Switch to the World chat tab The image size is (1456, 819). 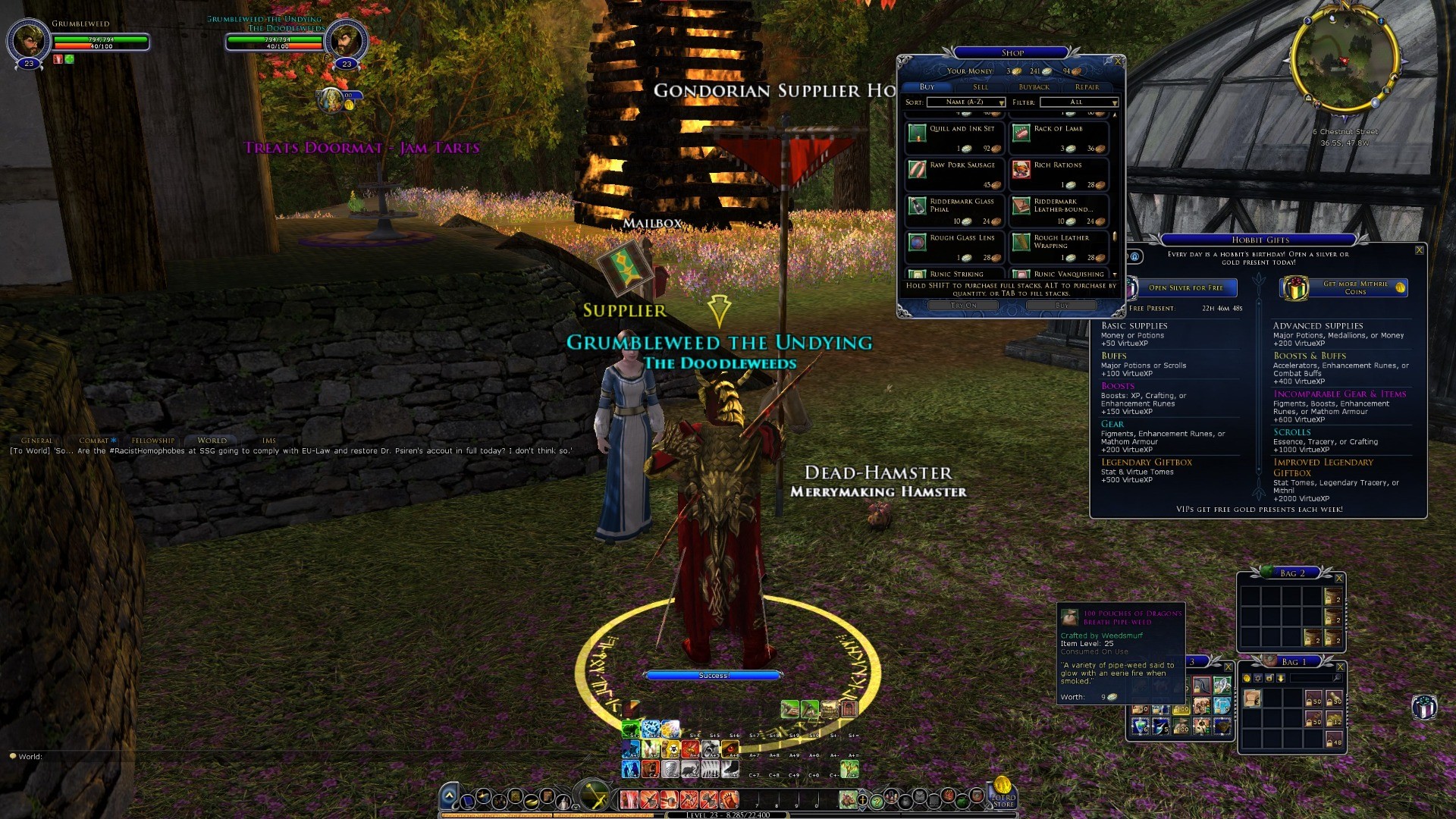(x=212, y=441)
